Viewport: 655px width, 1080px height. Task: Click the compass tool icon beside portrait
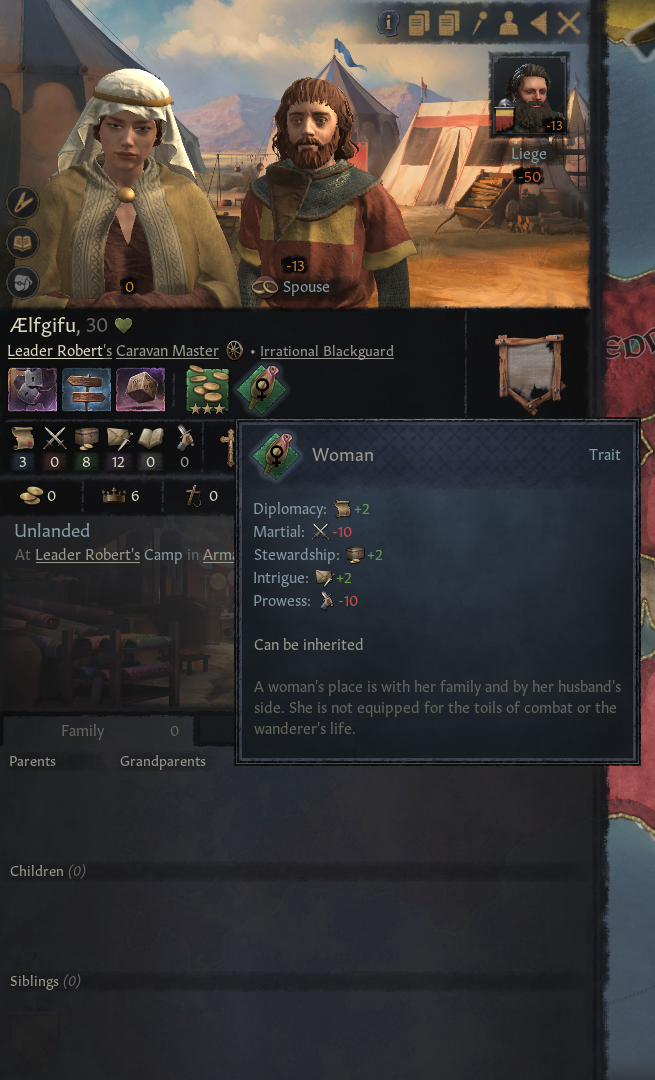coord(22,203)
